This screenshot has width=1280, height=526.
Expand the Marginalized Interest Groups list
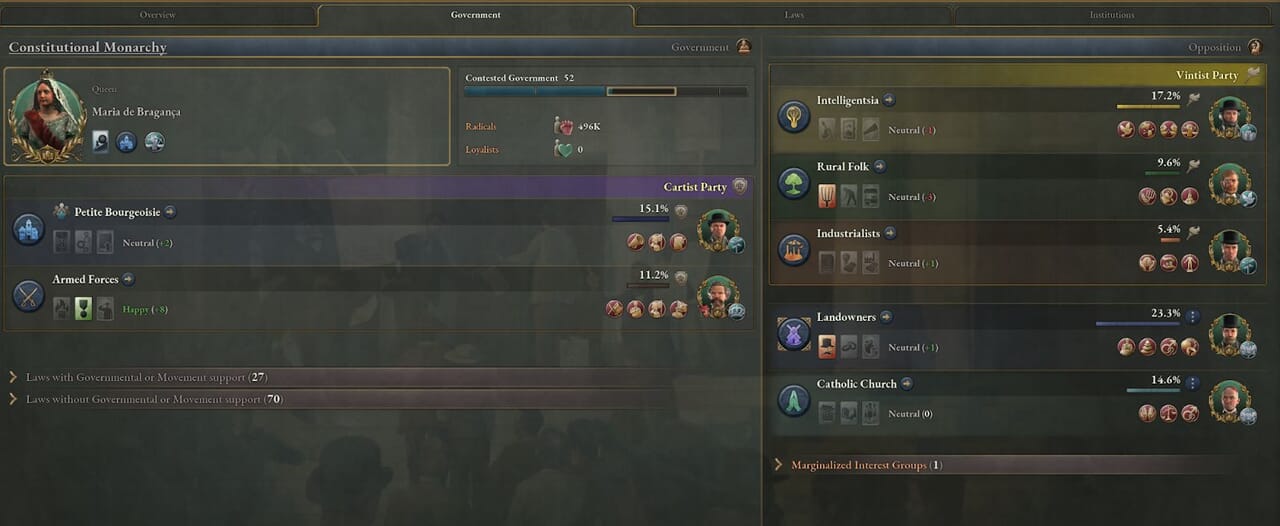click(866, 465)
